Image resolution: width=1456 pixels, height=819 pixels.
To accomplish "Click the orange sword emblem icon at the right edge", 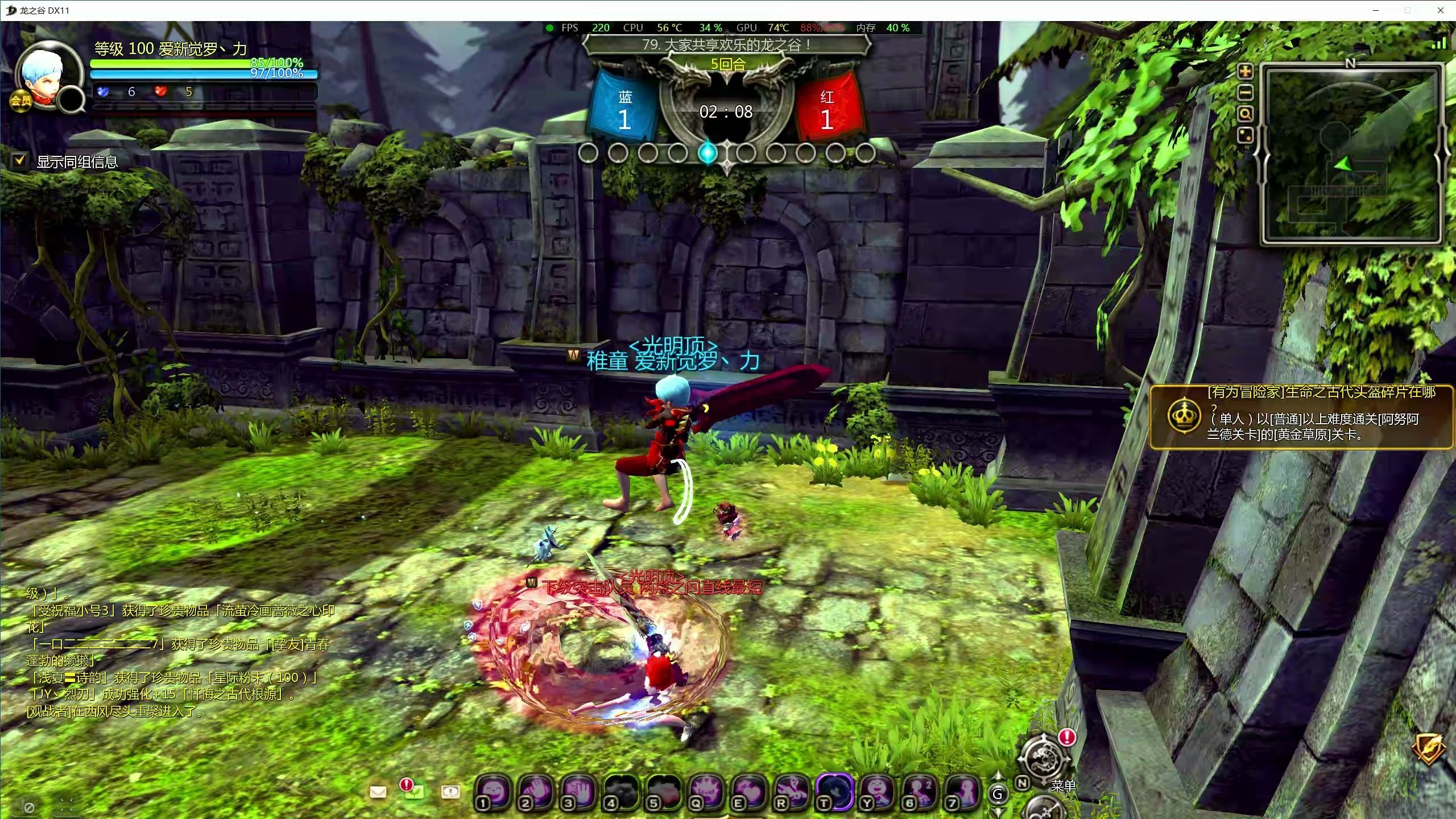I will (x=1429, y=746).
